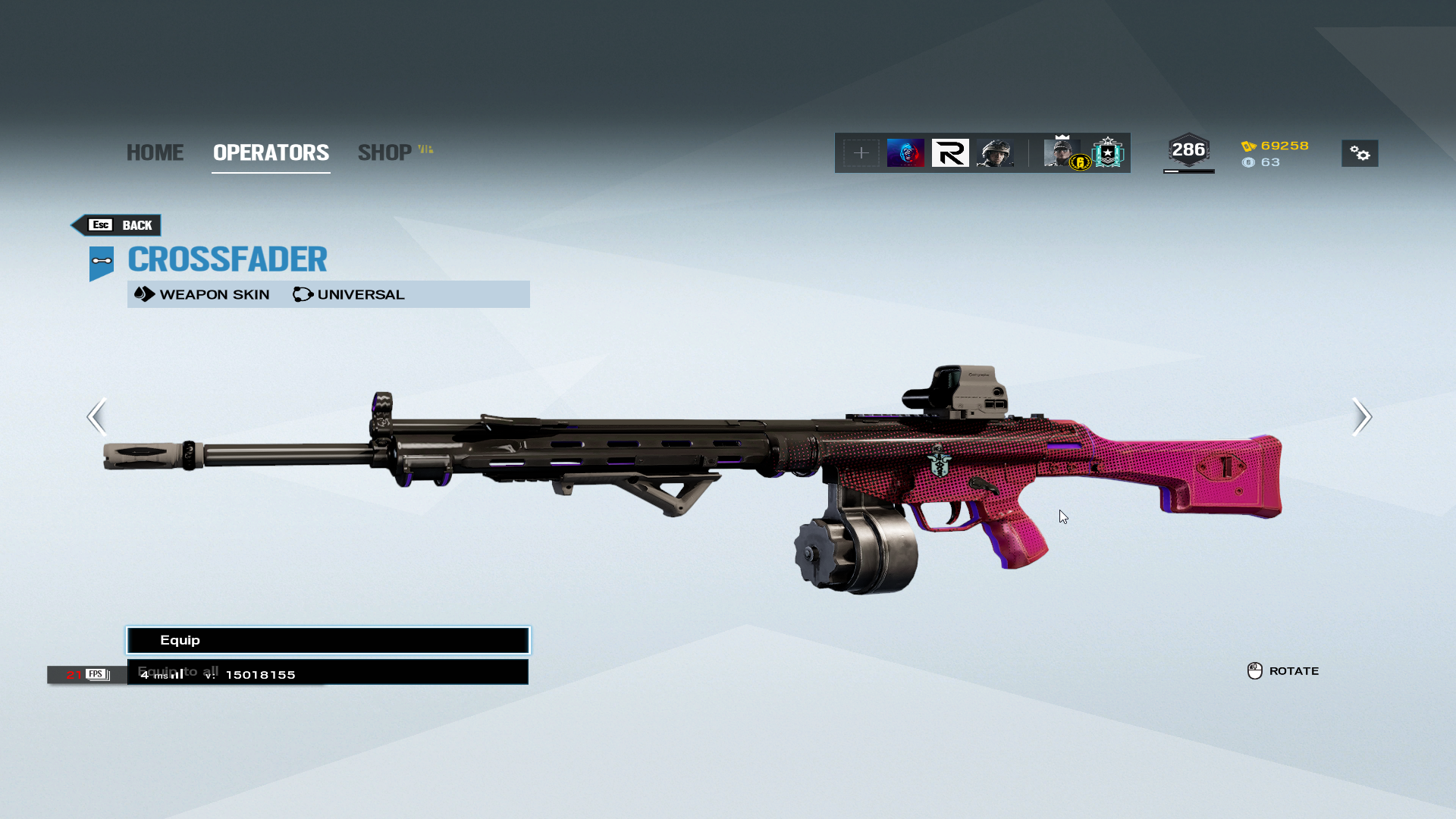Image resolution: width=1456 pixels, height=819 pixels.
Task: Open the white R logo profile
Action: 950,153
